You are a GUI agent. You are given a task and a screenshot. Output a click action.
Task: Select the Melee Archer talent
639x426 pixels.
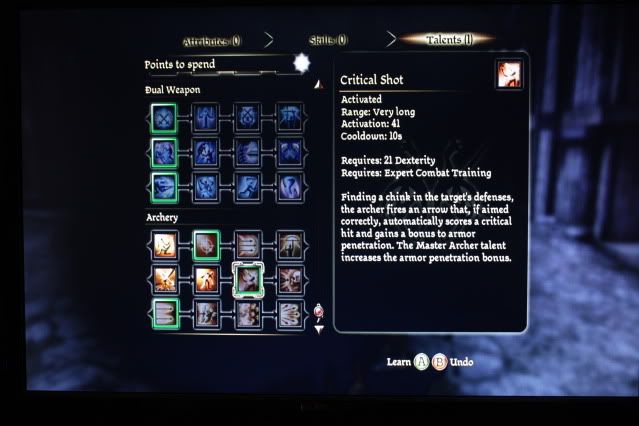163,244
